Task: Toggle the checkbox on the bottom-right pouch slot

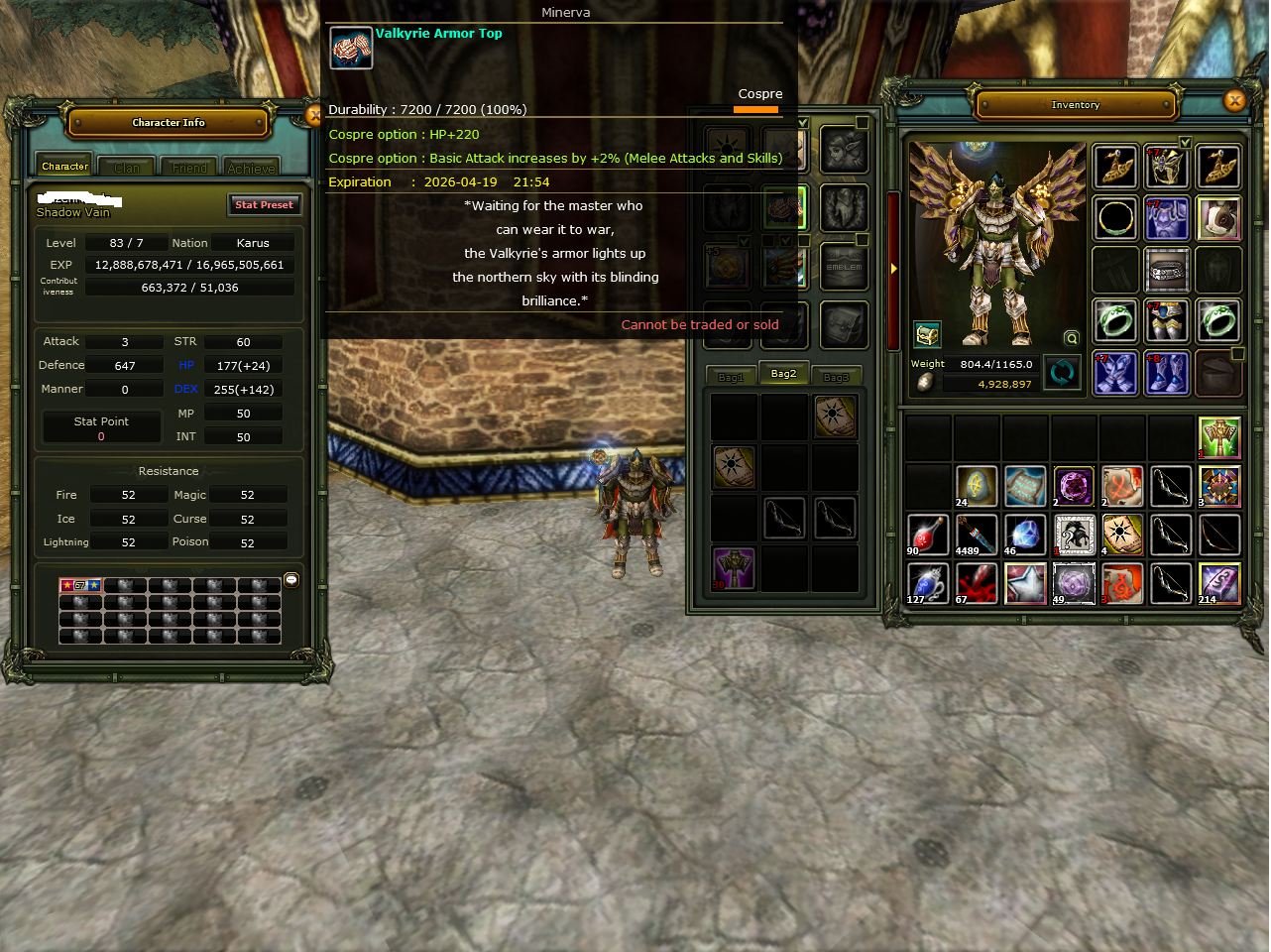Action: click(1237, 353)
